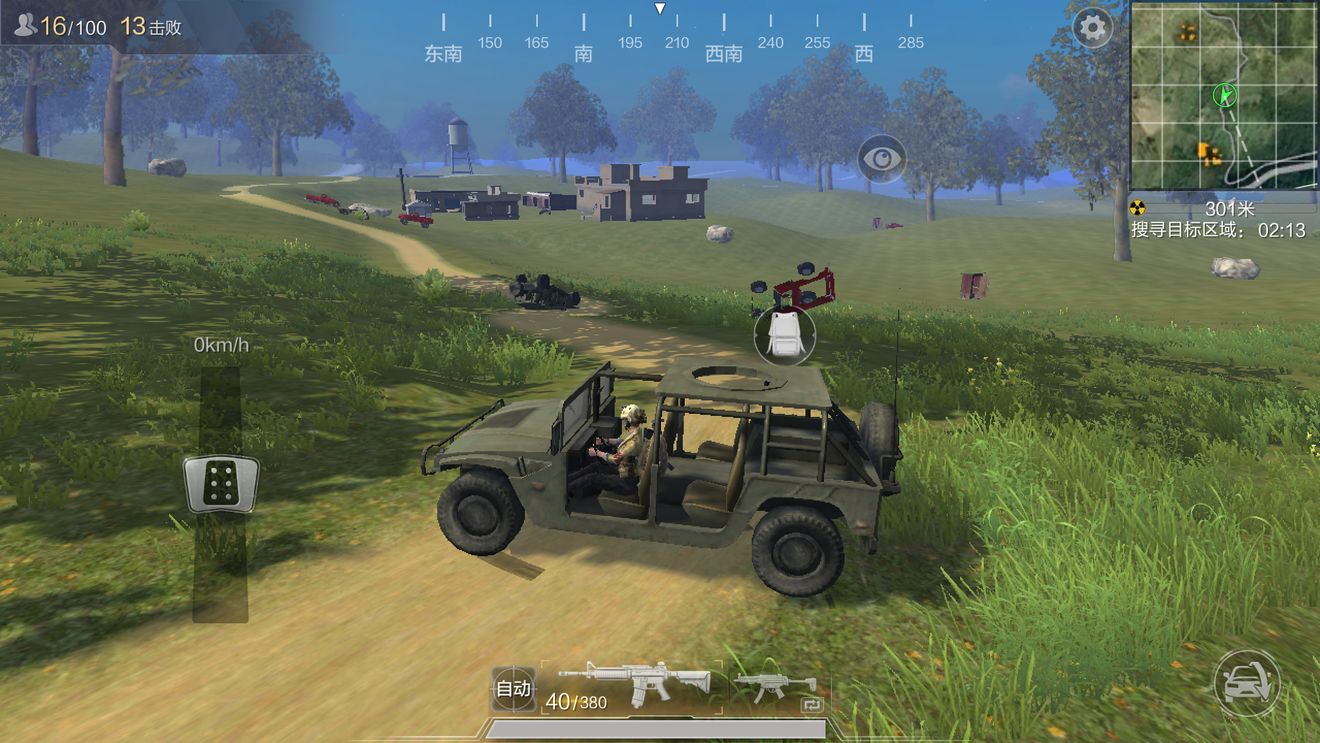Select the primary assault rifle slot
This screenshot has width=1320, height=743.
633,686
